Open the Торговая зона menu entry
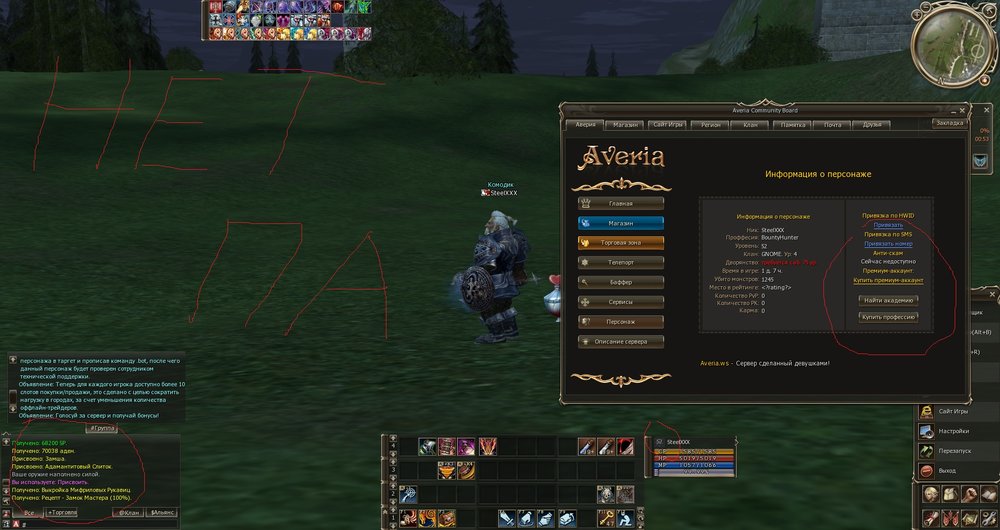The height and width of the screenshot is (530, 1000). (x=620, y=242)
